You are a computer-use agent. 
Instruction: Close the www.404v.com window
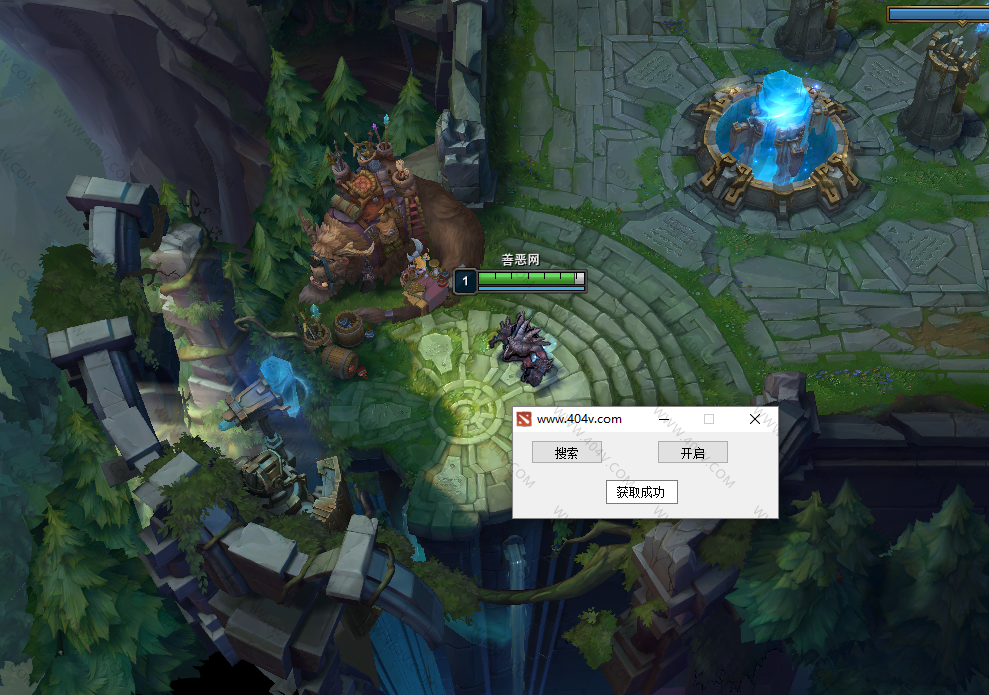click(x=755, y=419)
